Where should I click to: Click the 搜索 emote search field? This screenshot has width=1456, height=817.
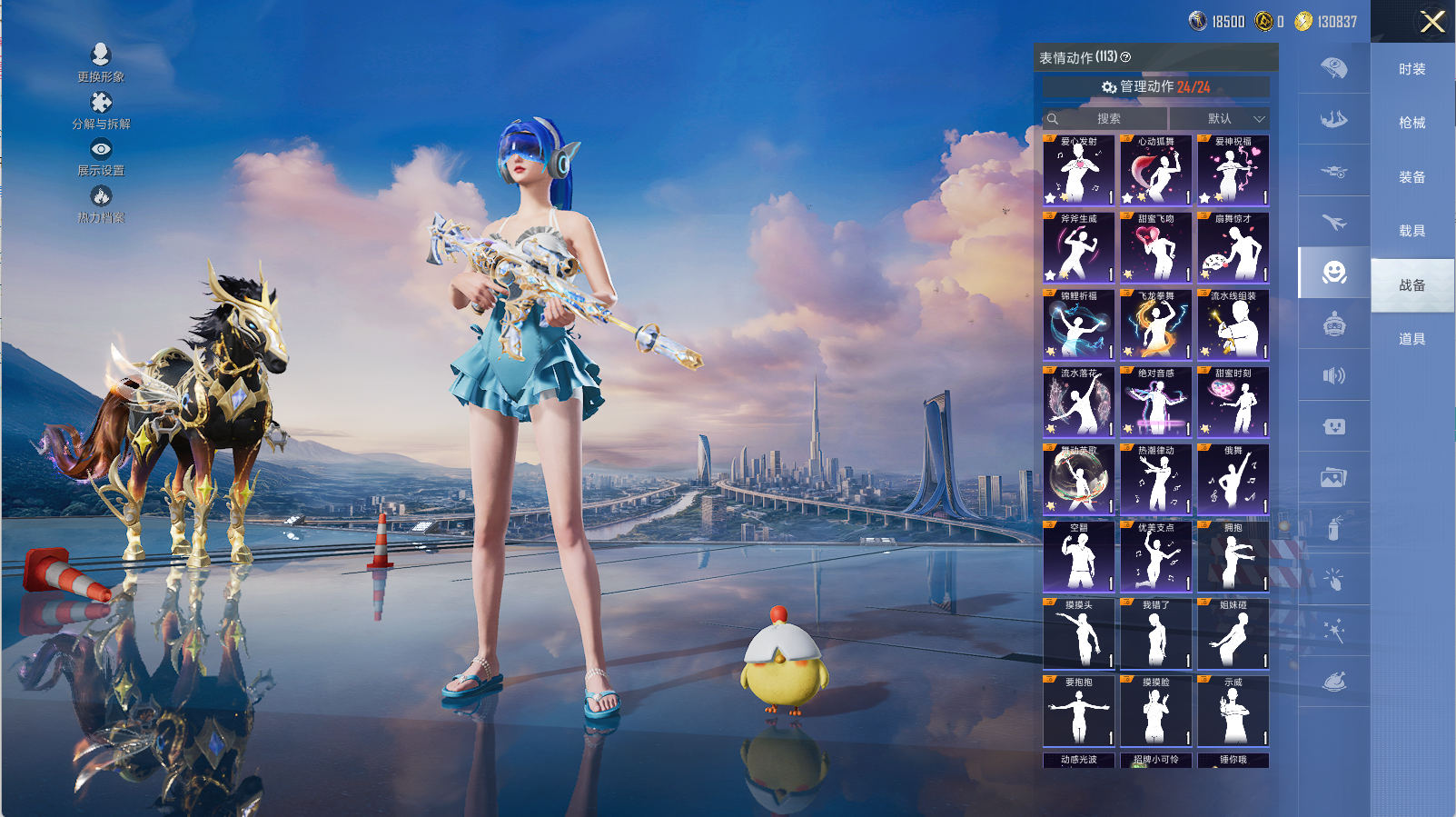tap(1105, 118)
